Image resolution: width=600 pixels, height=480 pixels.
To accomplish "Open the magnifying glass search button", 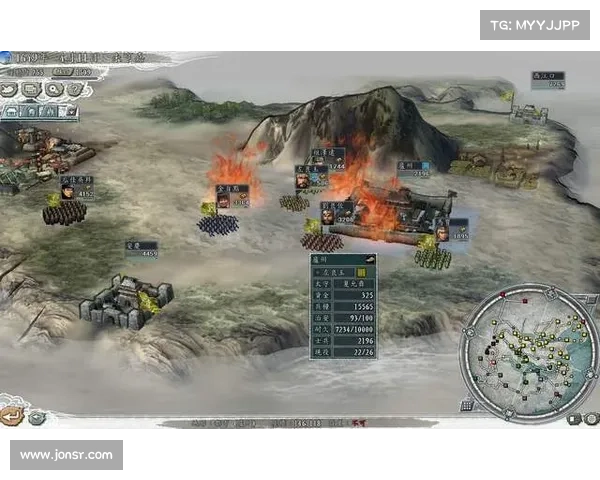I will click(x=54, y=88).
